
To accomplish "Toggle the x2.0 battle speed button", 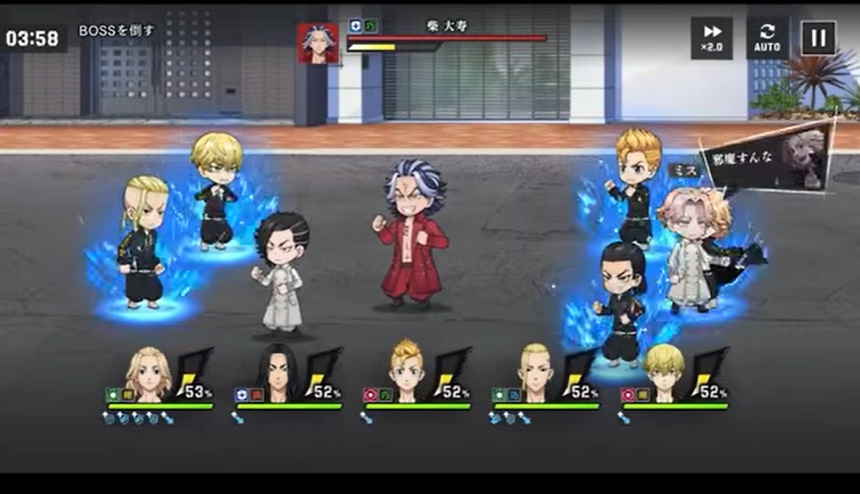I will pos(711,37).
